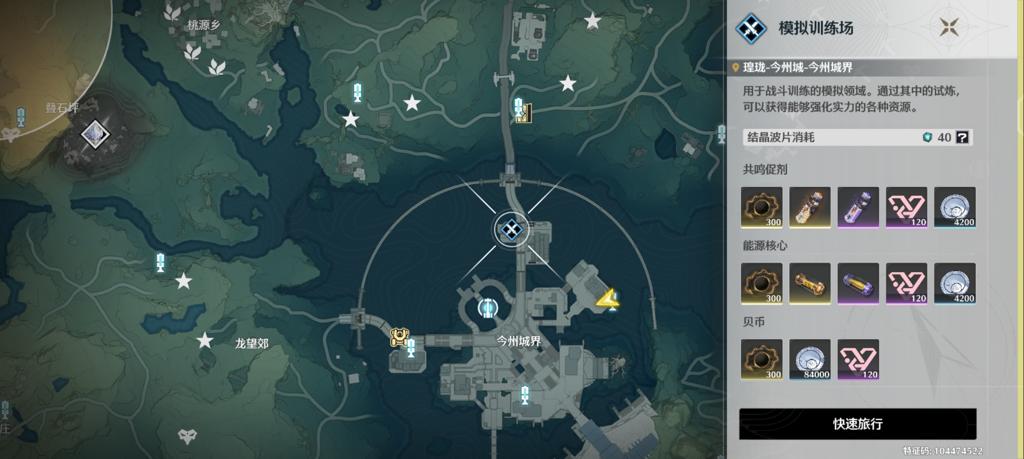Image resolution: width=1024 pixels, height=459 pixels.
Task: Select the diamond marker near 叠石坪
Action: click(95, 132)
